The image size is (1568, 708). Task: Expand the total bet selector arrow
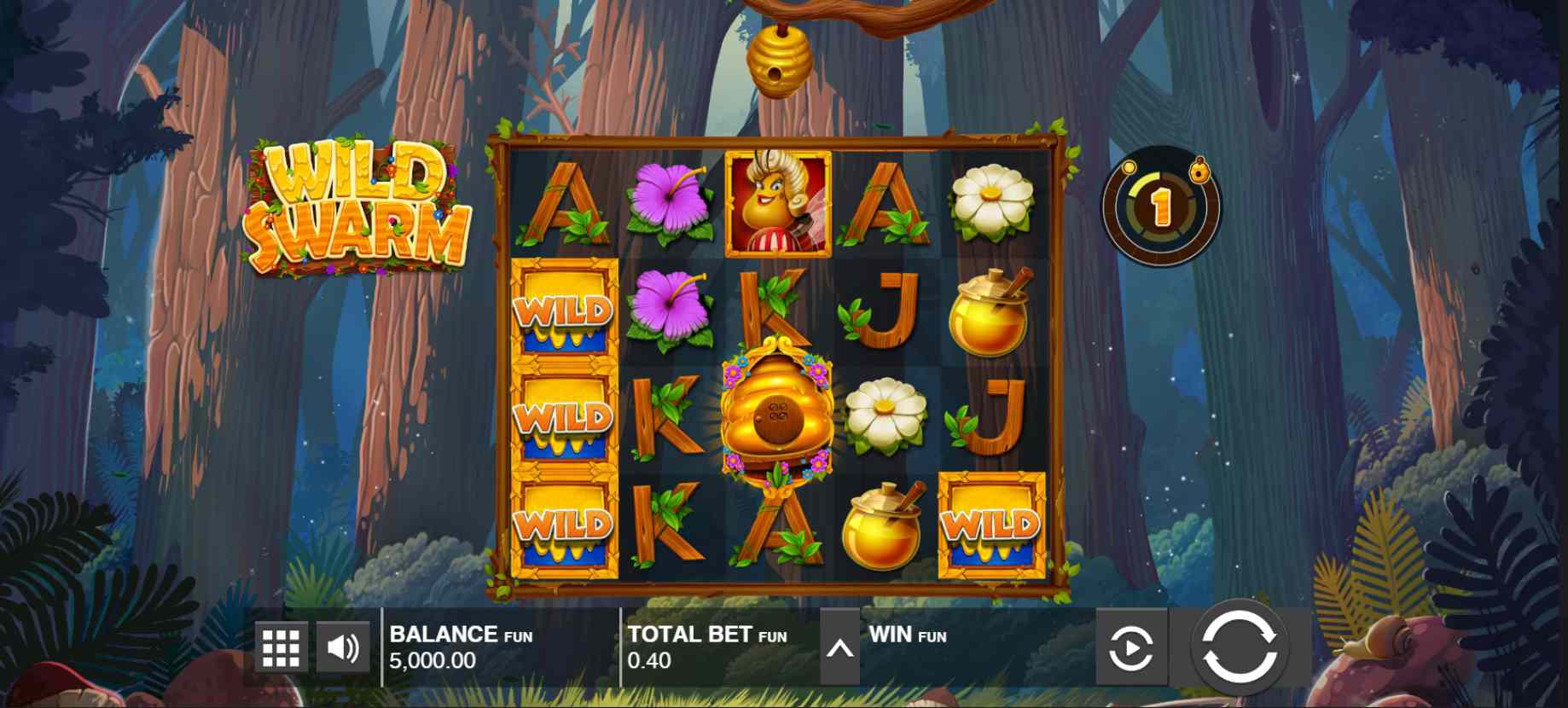pos(839,648)
